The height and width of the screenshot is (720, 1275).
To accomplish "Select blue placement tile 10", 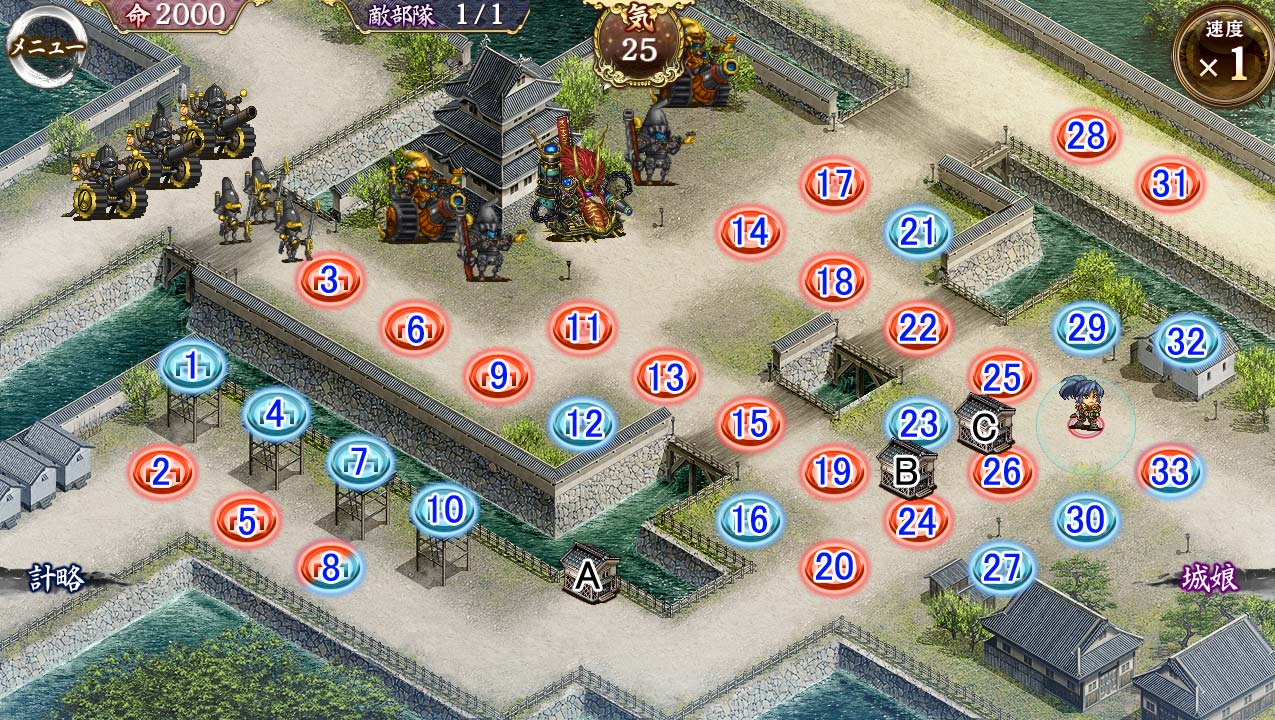I will point(444,510).
